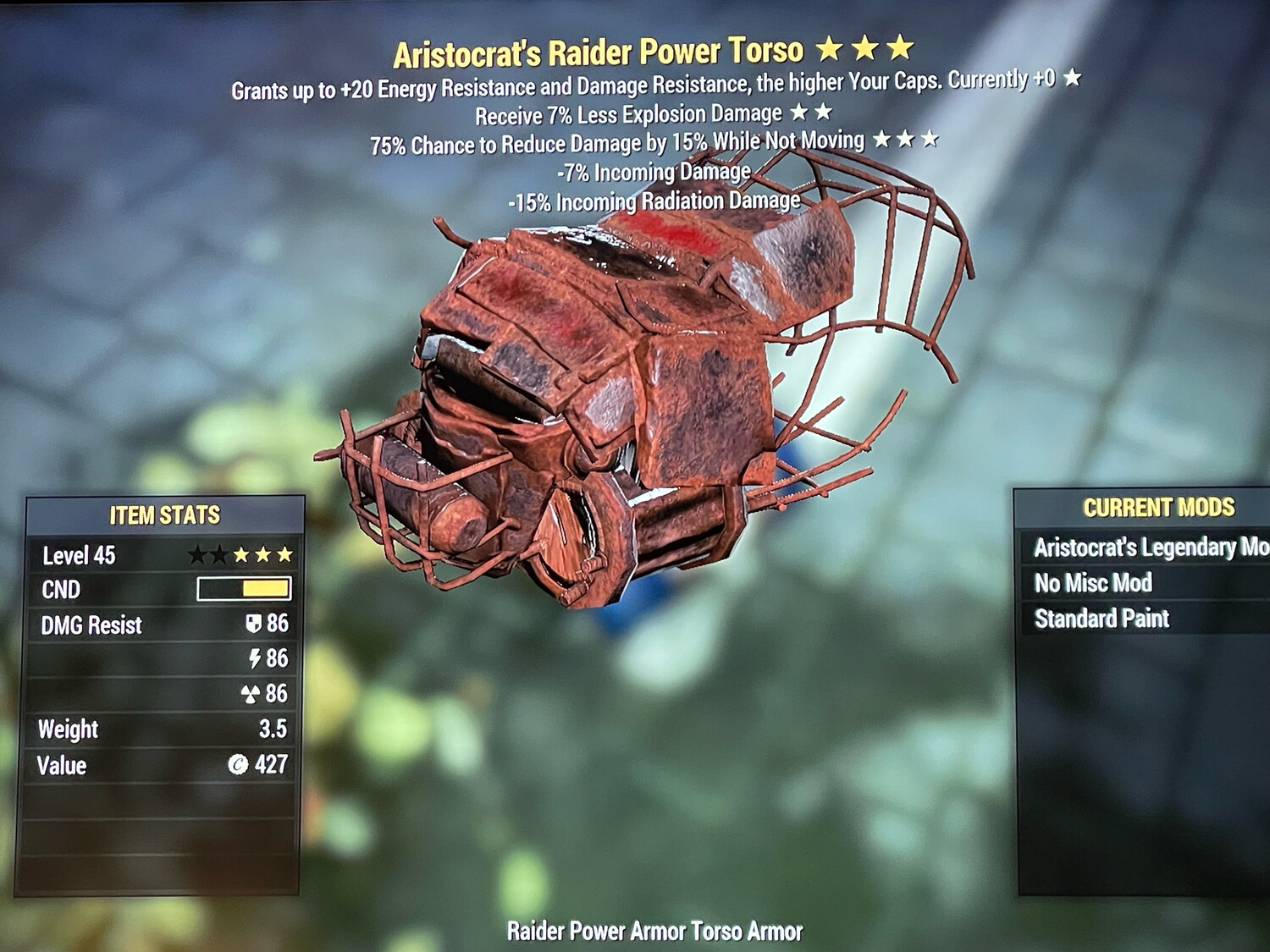Expand the Aristocrat's Legendary Mod entry
Screen dimensions: 1270x952
coord(1141,548)
